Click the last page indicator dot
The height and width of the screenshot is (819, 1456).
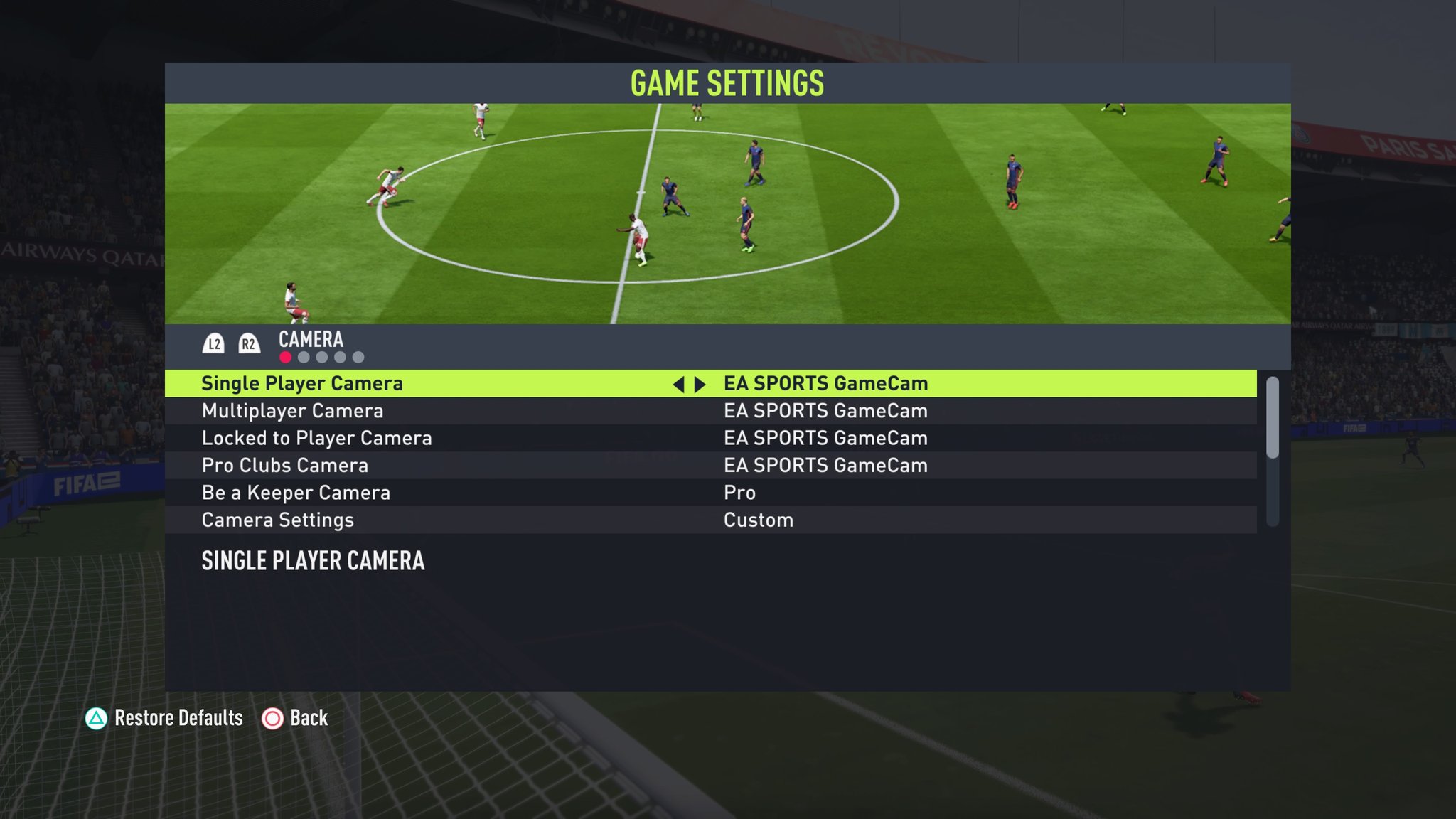pyautogui.click(x=358, y=358)
